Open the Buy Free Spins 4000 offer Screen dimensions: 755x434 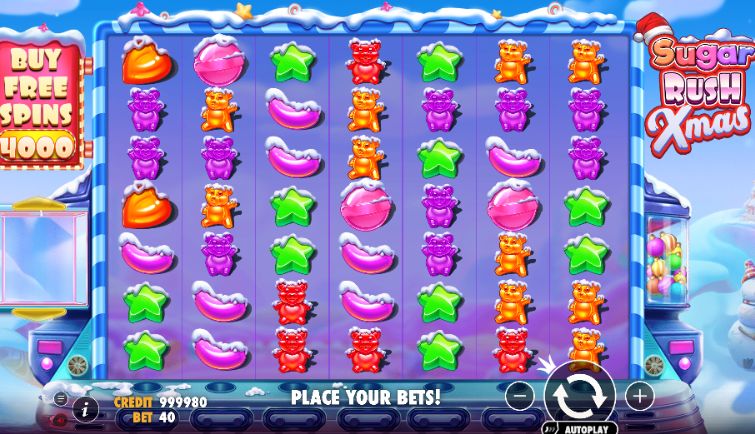[x=38, y=100]
